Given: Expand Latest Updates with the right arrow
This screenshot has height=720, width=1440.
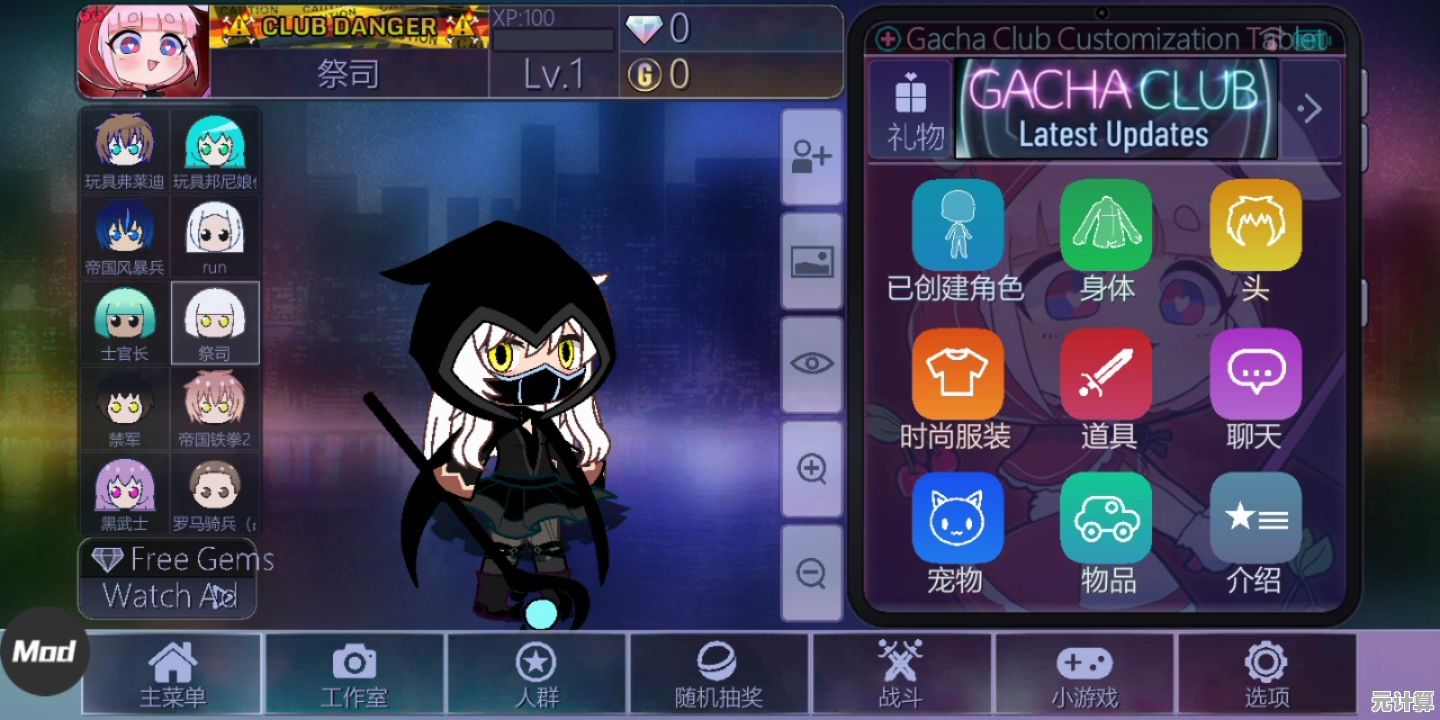Looking at the screenshot, I should point(1311,108).
